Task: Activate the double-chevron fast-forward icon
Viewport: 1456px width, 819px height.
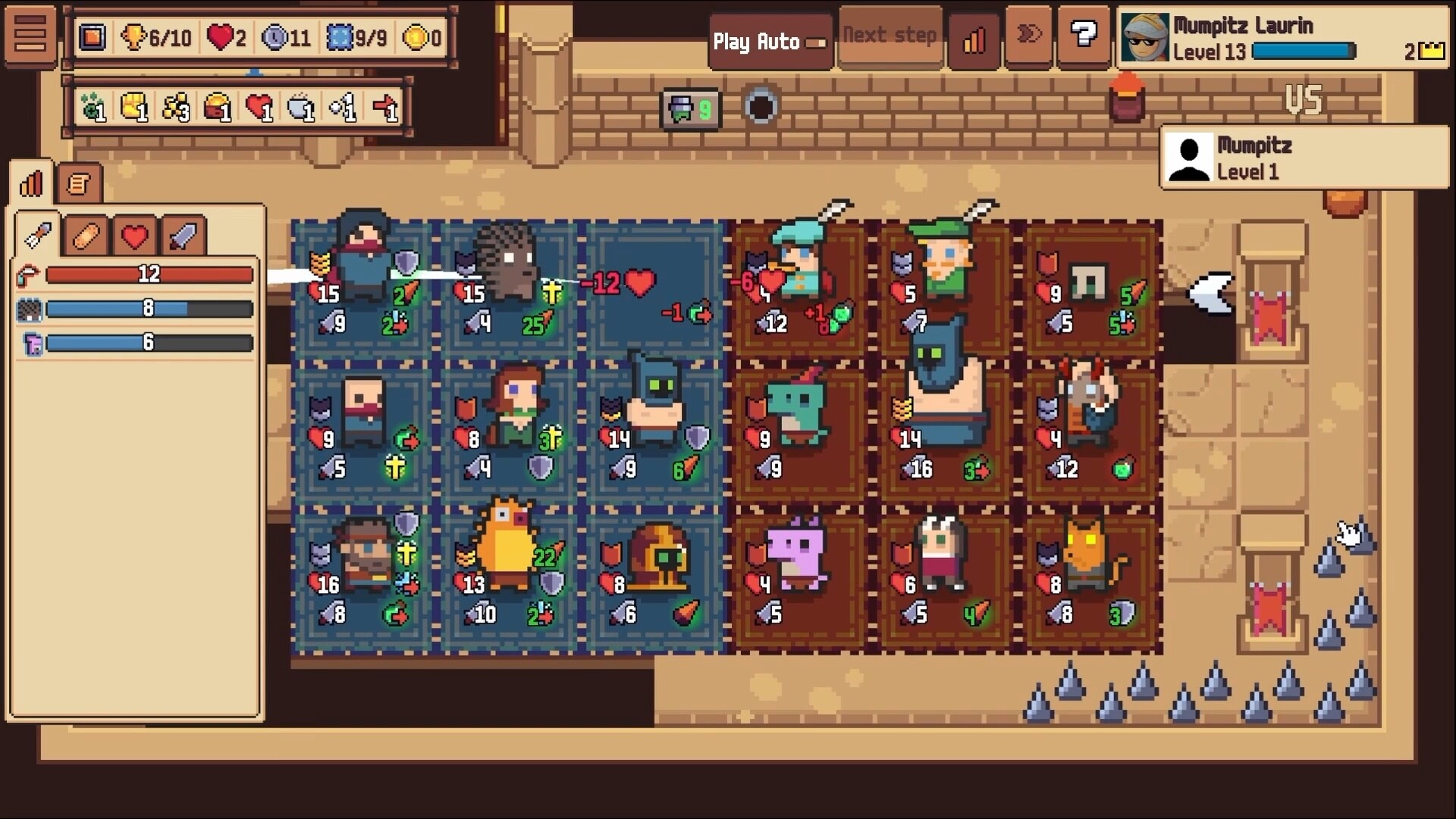Action: 1029,34
